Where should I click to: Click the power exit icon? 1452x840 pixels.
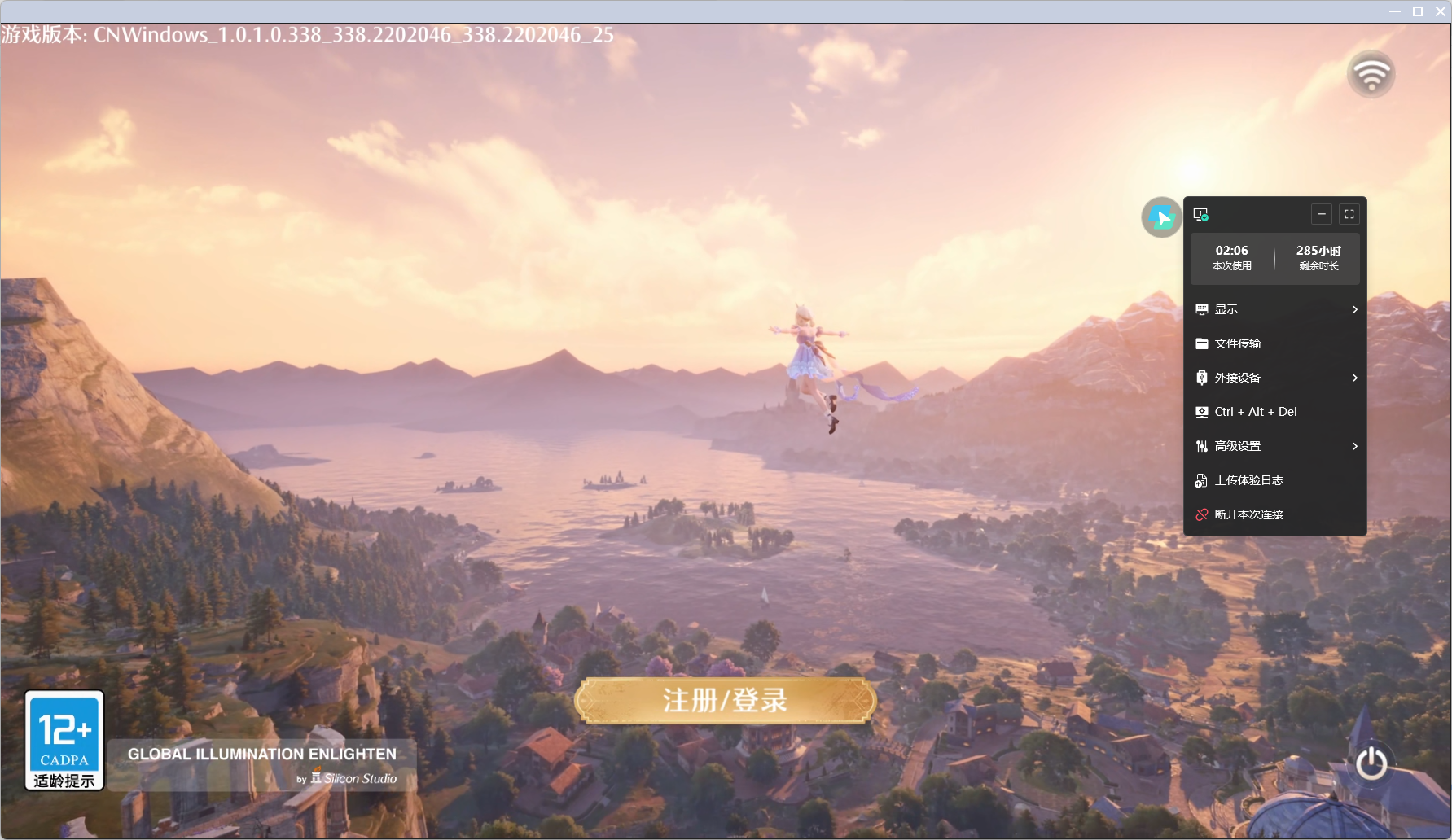[x=1371, y=763]
